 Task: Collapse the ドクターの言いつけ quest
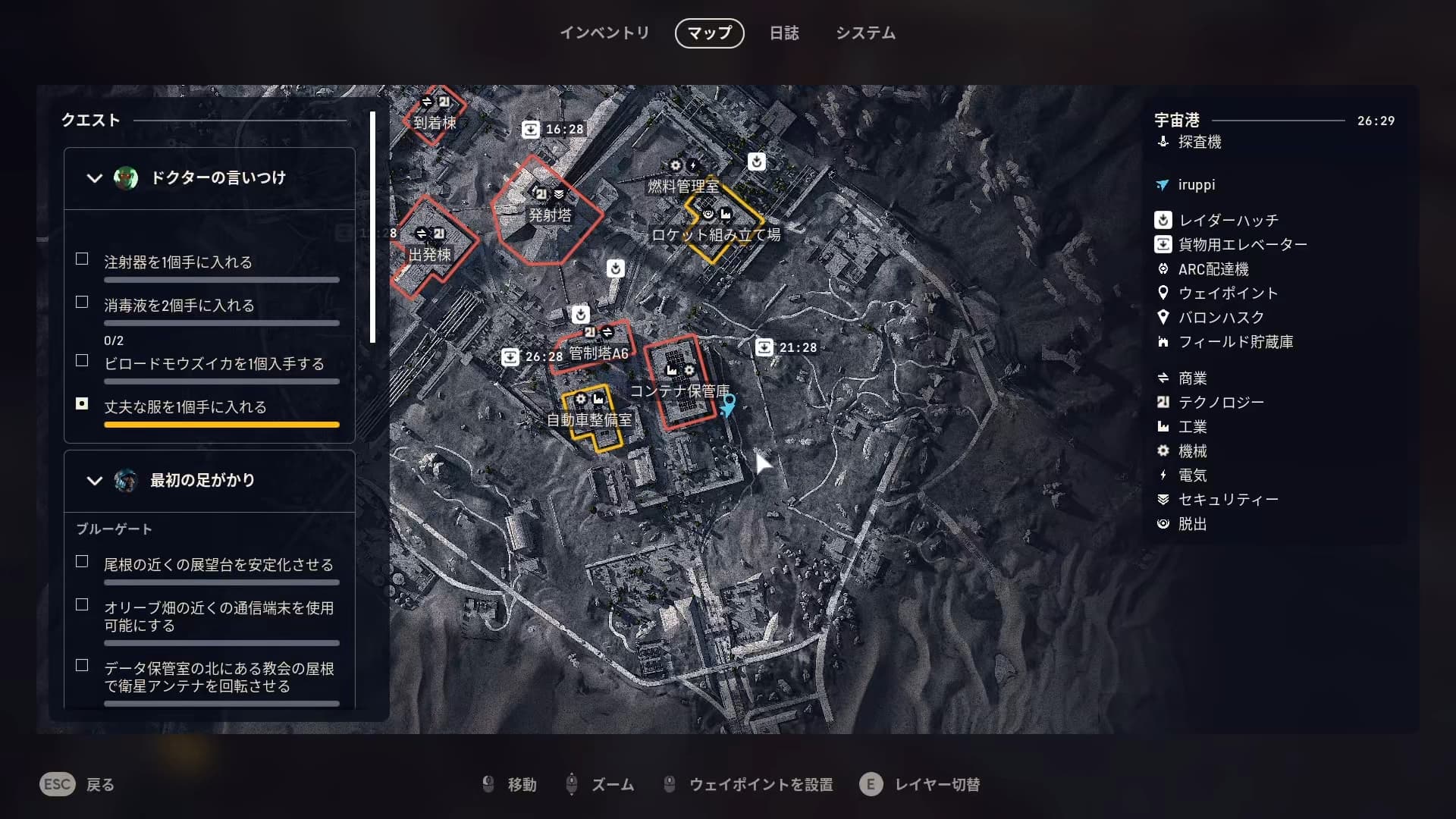pos(94,178)
